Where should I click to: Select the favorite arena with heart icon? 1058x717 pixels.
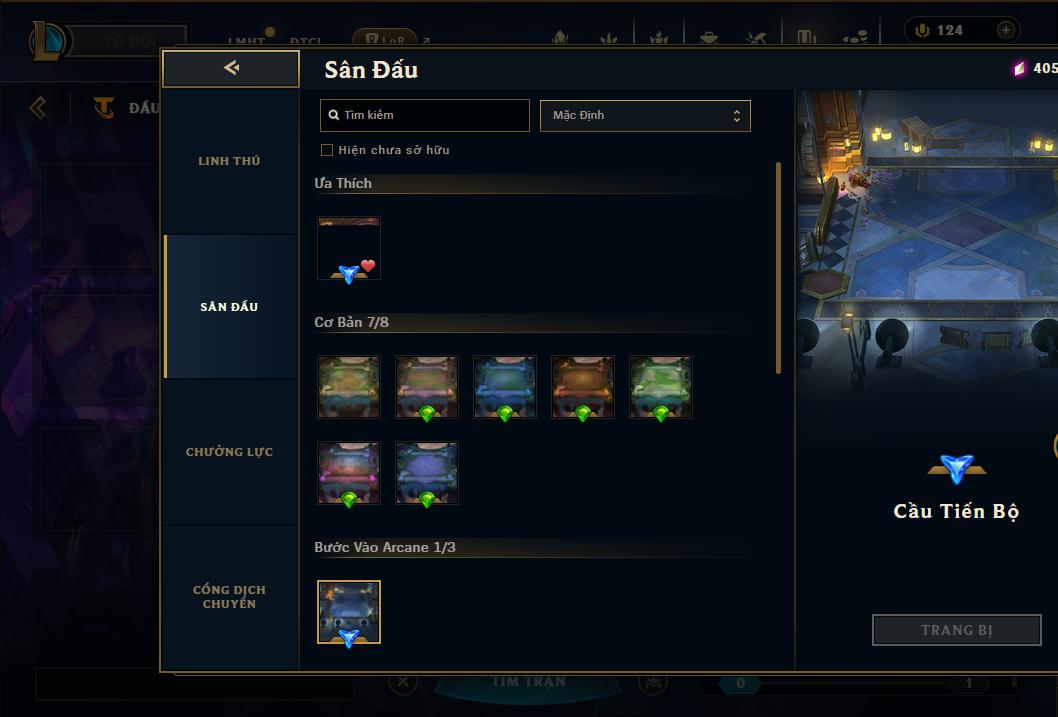tap(349, 248)
